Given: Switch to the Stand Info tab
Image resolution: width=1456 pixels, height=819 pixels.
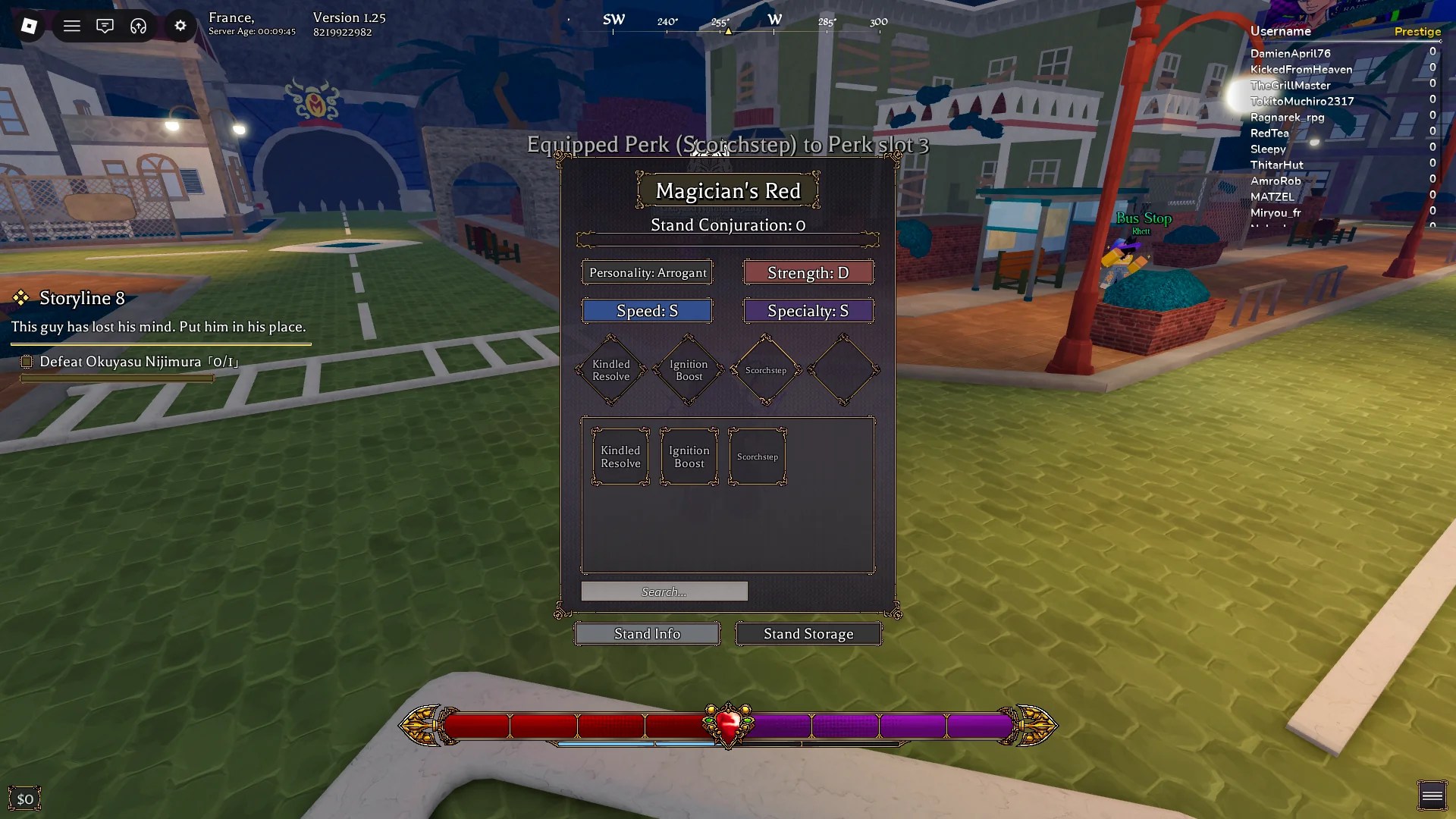Looking at the screenshot, I should click(647, 633).
